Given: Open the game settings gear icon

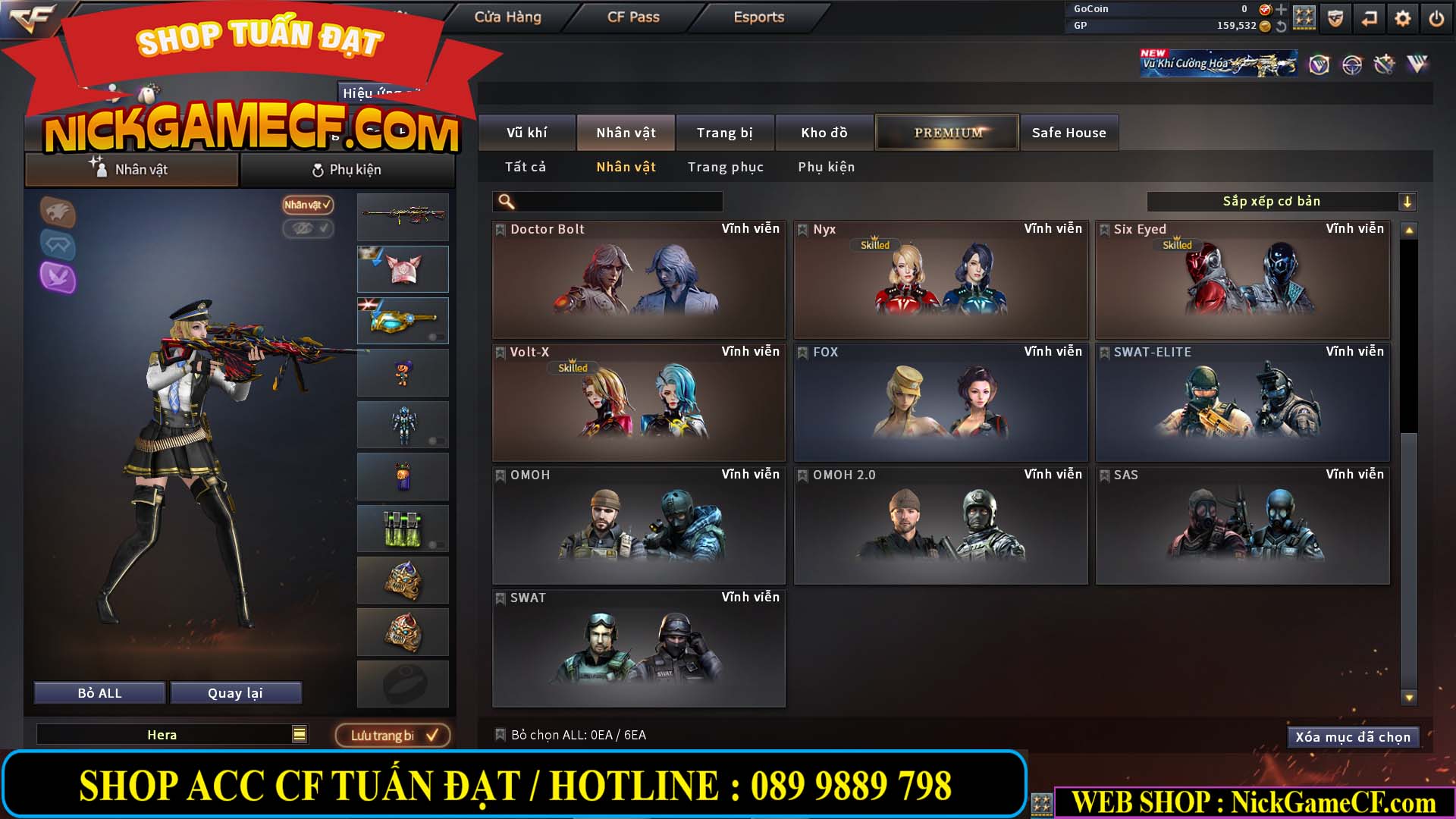Looking at the screenshot, I should tap(1402, 17).
